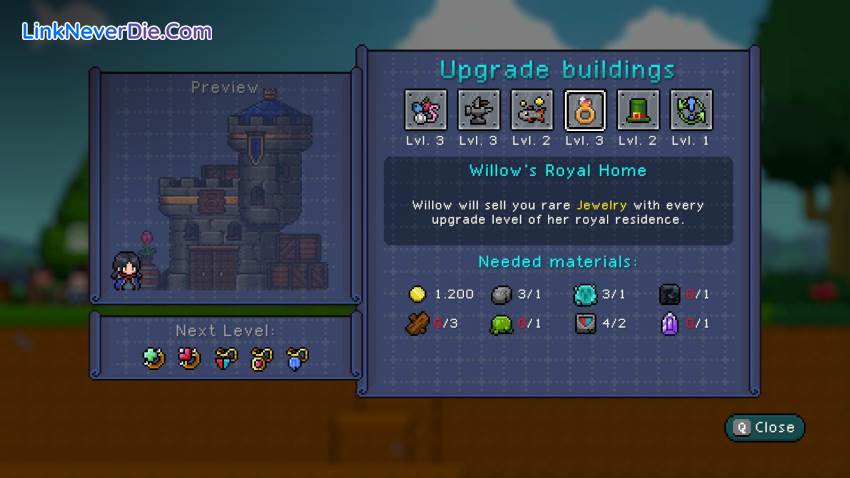Screen dimensions: 850x478
Task: Choose the anvil blacksmith building
Action: pos(478,110)
